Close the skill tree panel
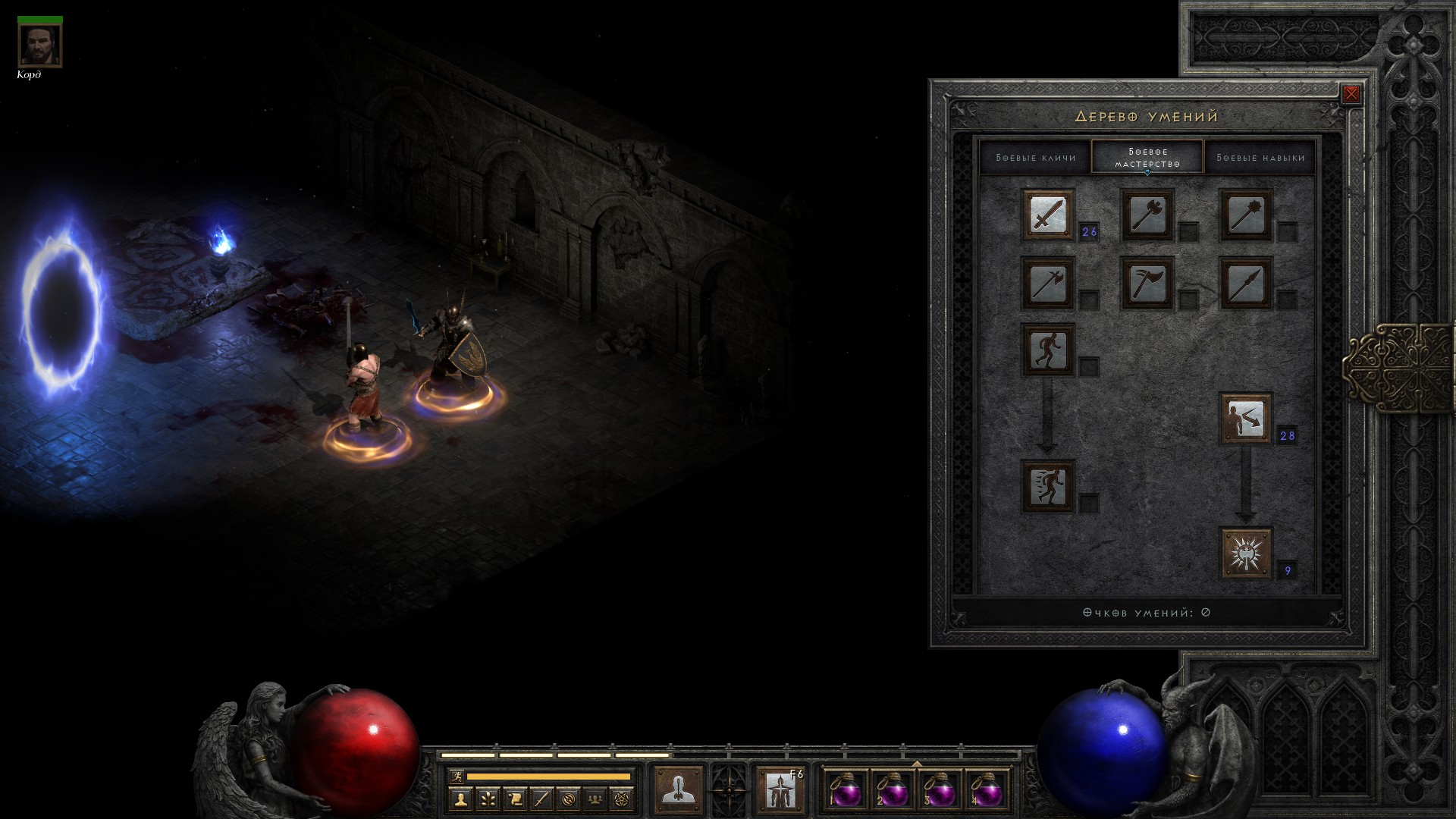Viewport: 1456px width, 819px height. pos(1351,94)
